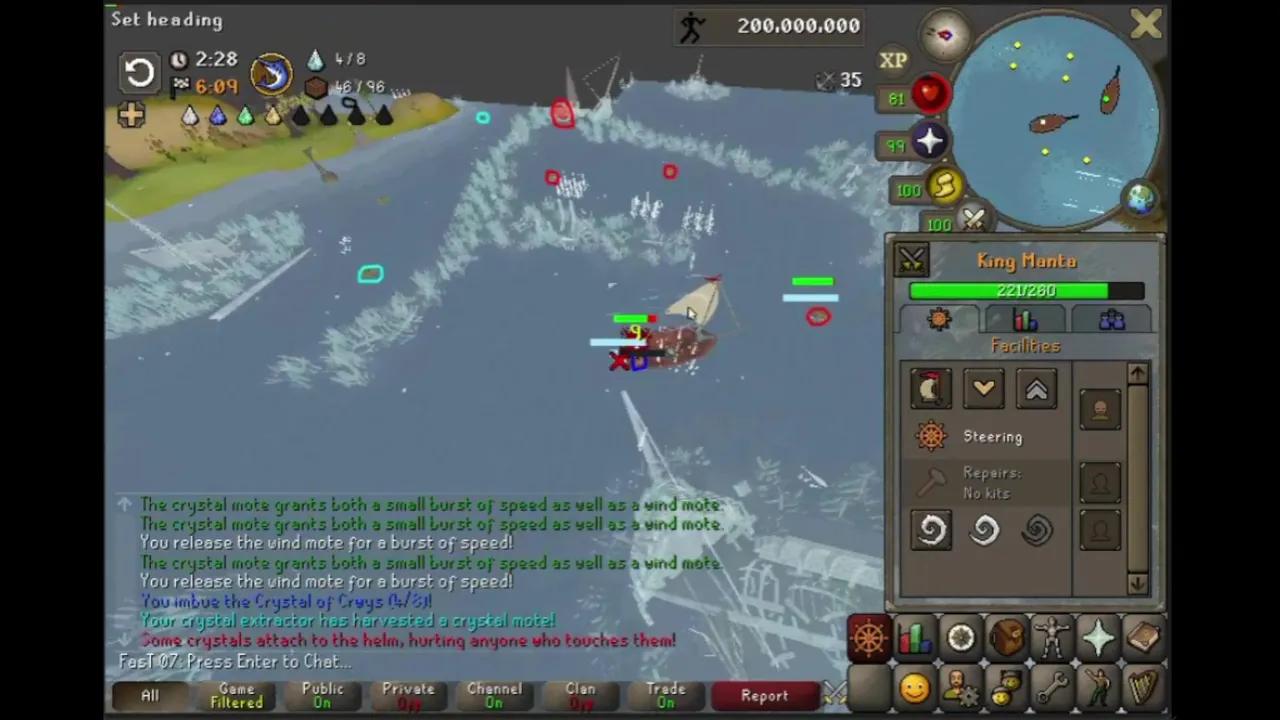
Task: Switch to the All chat tab
Action: pos(149,695)
